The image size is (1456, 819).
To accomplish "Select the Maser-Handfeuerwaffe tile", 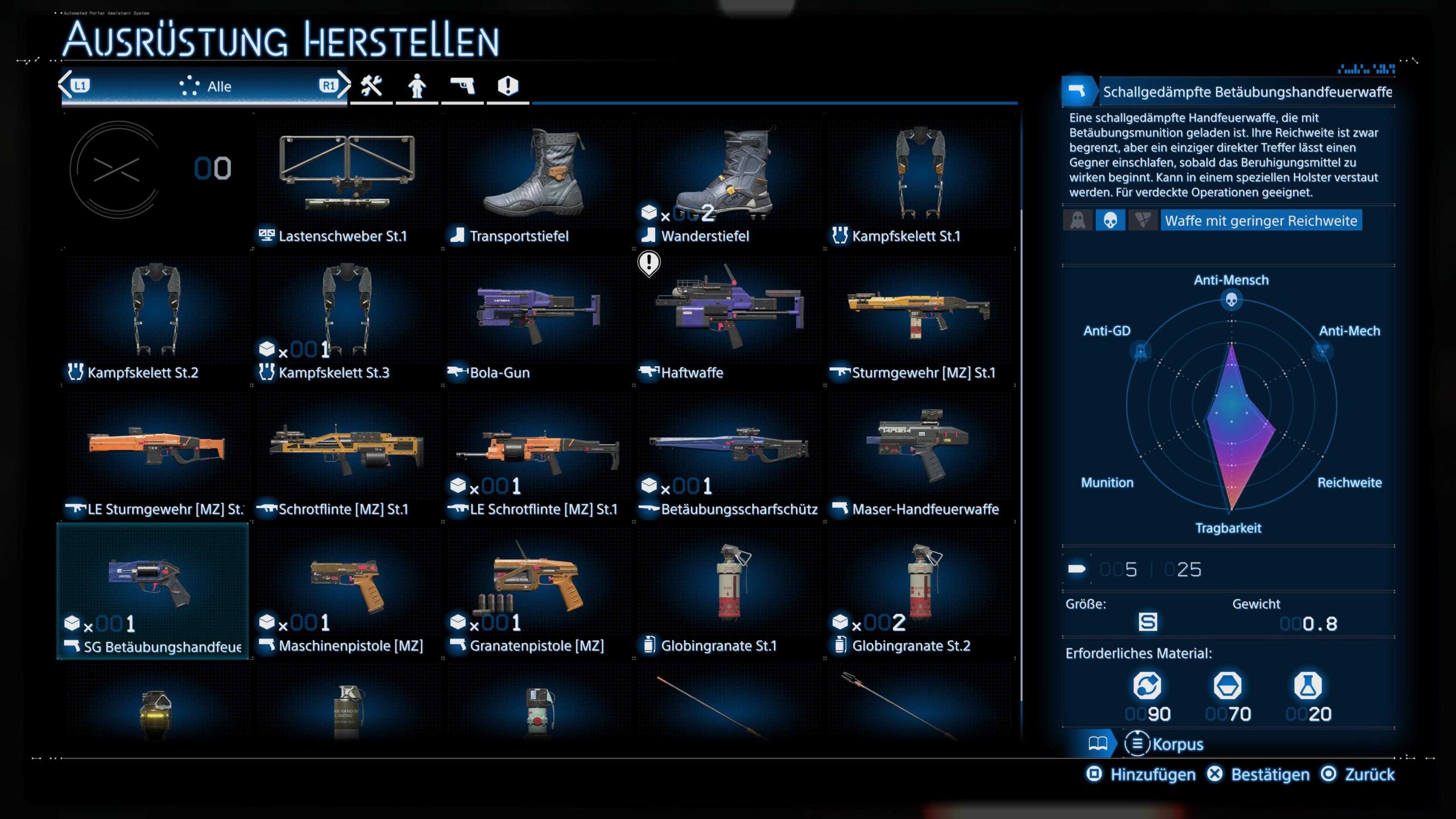I will click(x=920, y=455).
